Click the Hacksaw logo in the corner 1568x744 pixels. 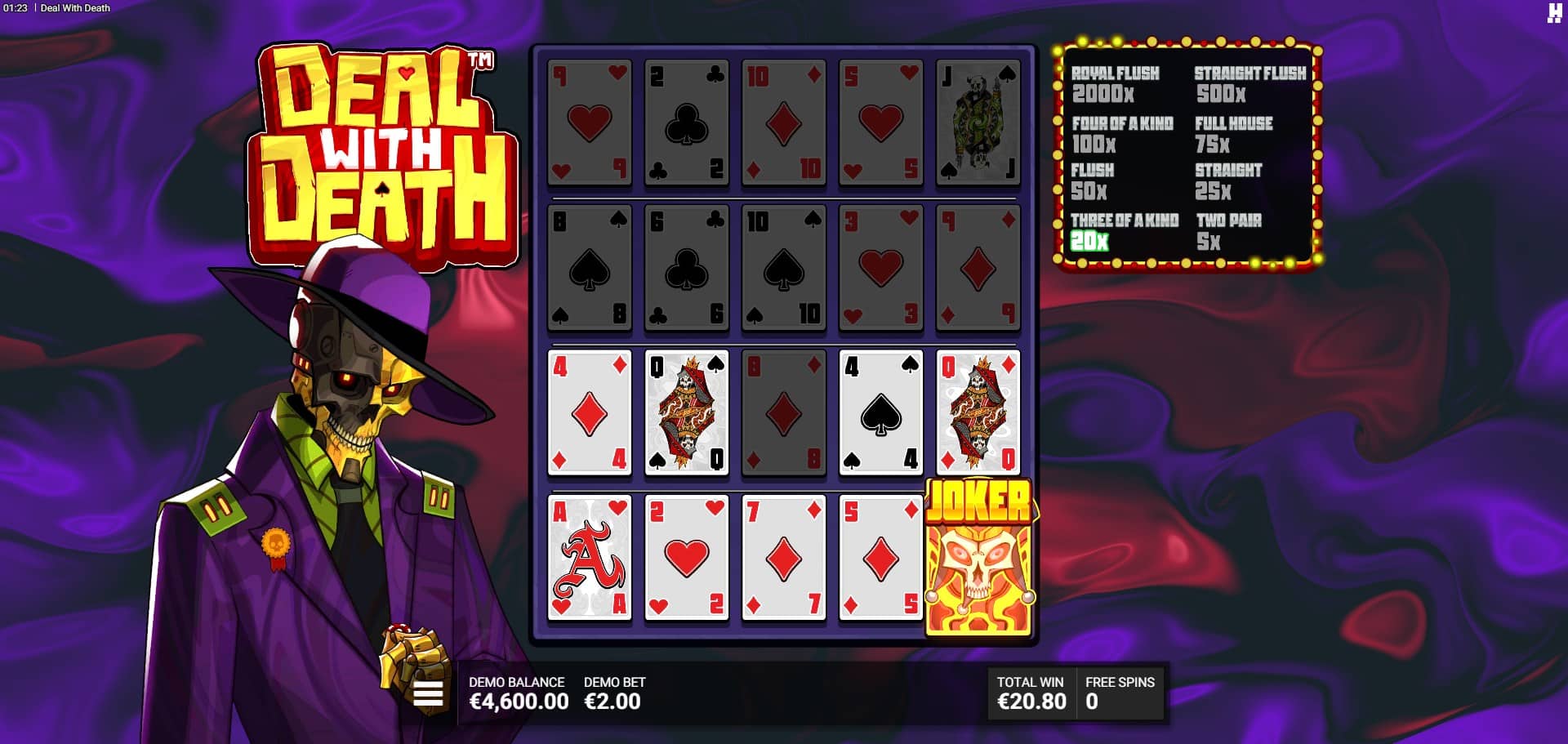point(1554,12)
